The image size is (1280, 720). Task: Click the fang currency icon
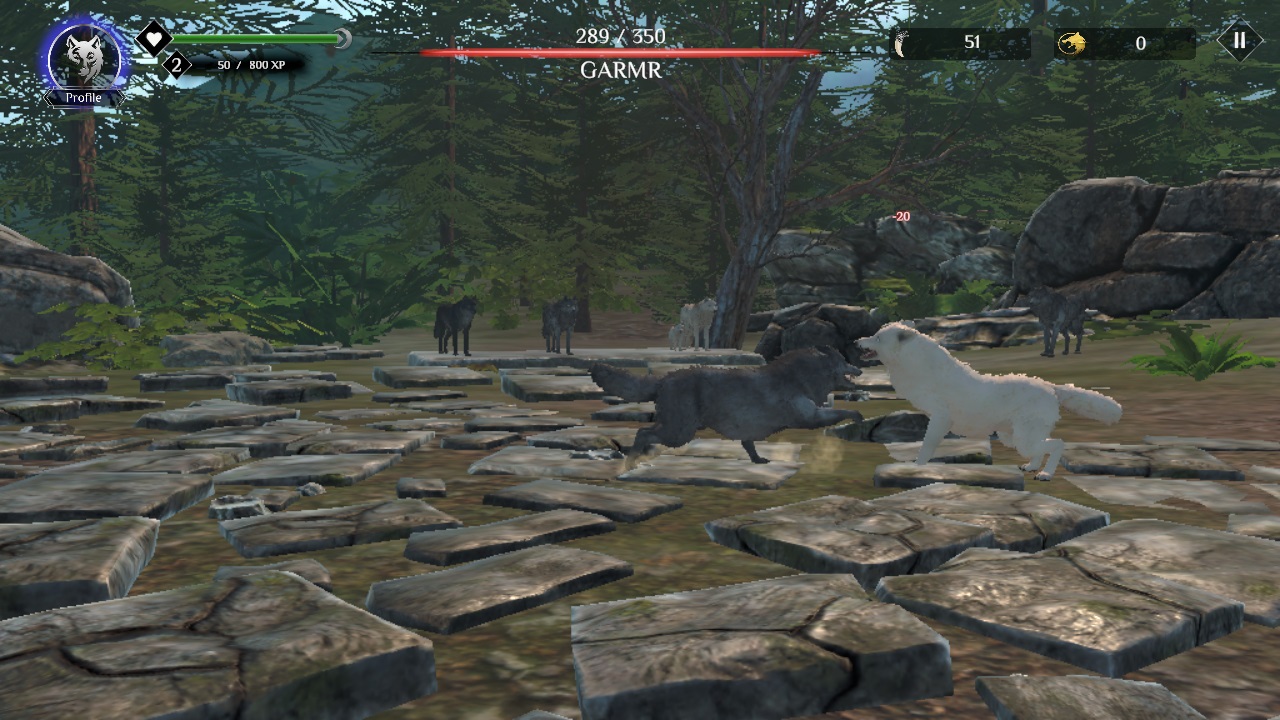pos(901,41)
